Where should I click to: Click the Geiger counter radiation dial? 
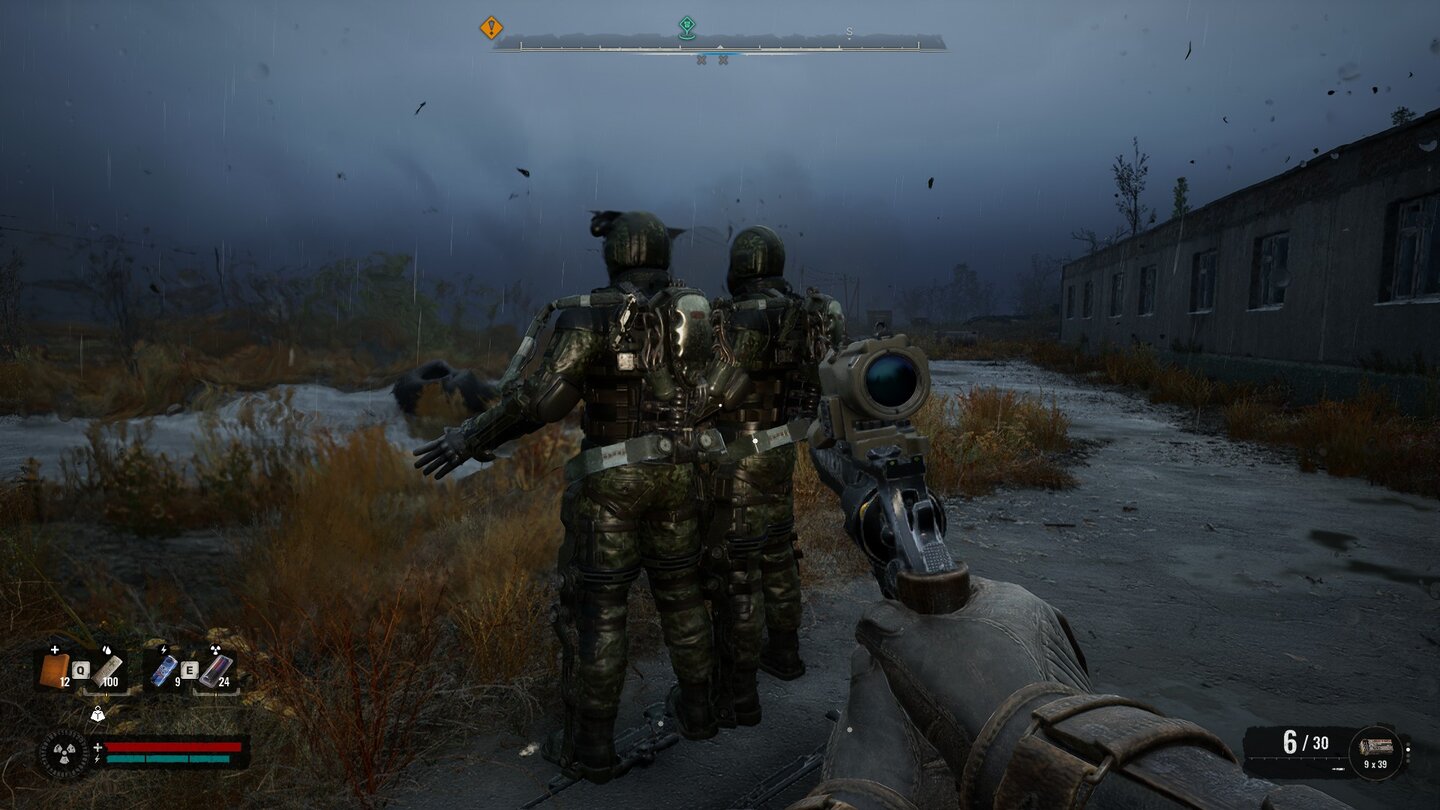(x=65, y=752)
